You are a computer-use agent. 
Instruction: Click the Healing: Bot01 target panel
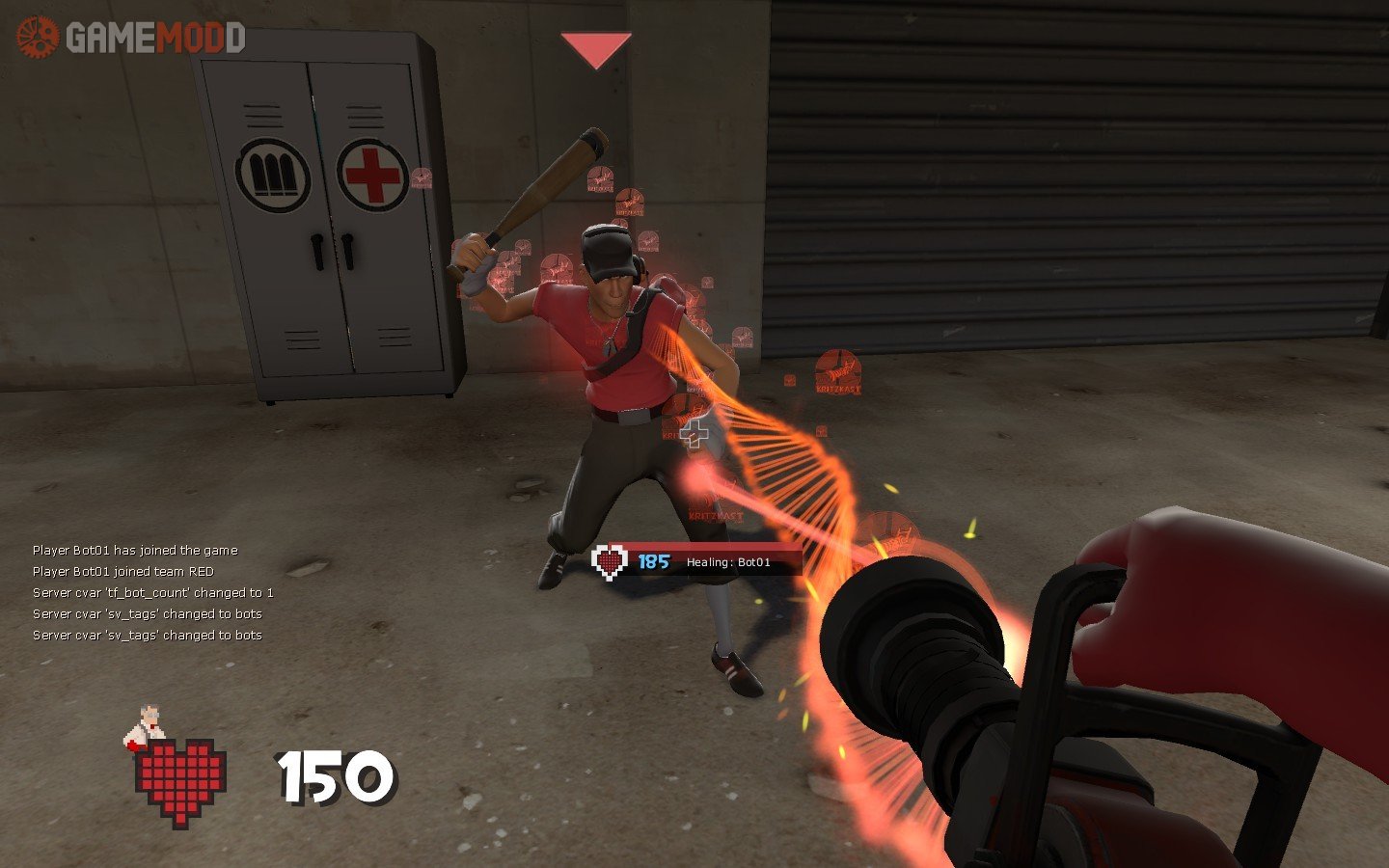(696, 561)
